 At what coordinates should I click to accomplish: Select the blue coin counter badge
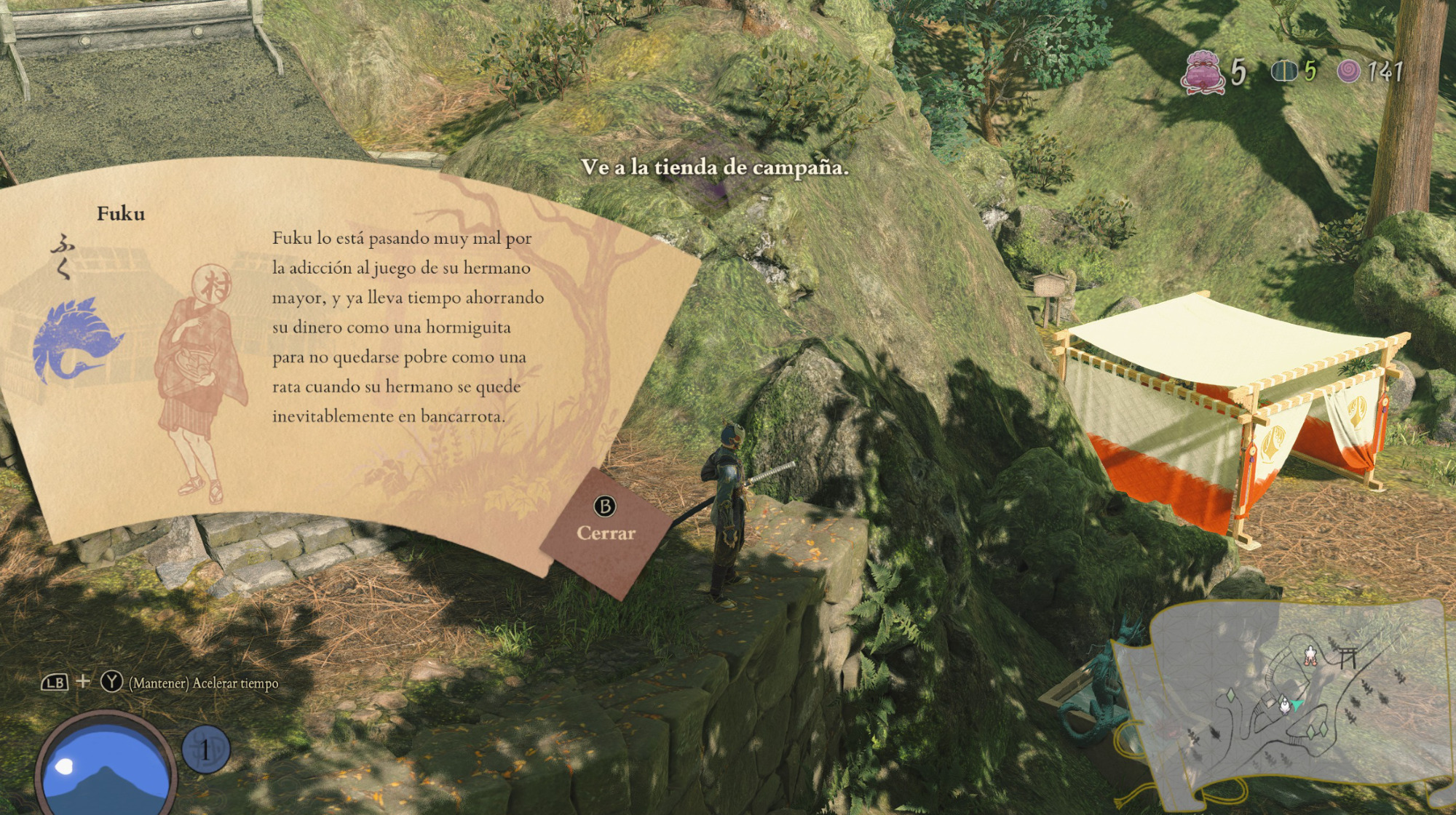(205, 750)
